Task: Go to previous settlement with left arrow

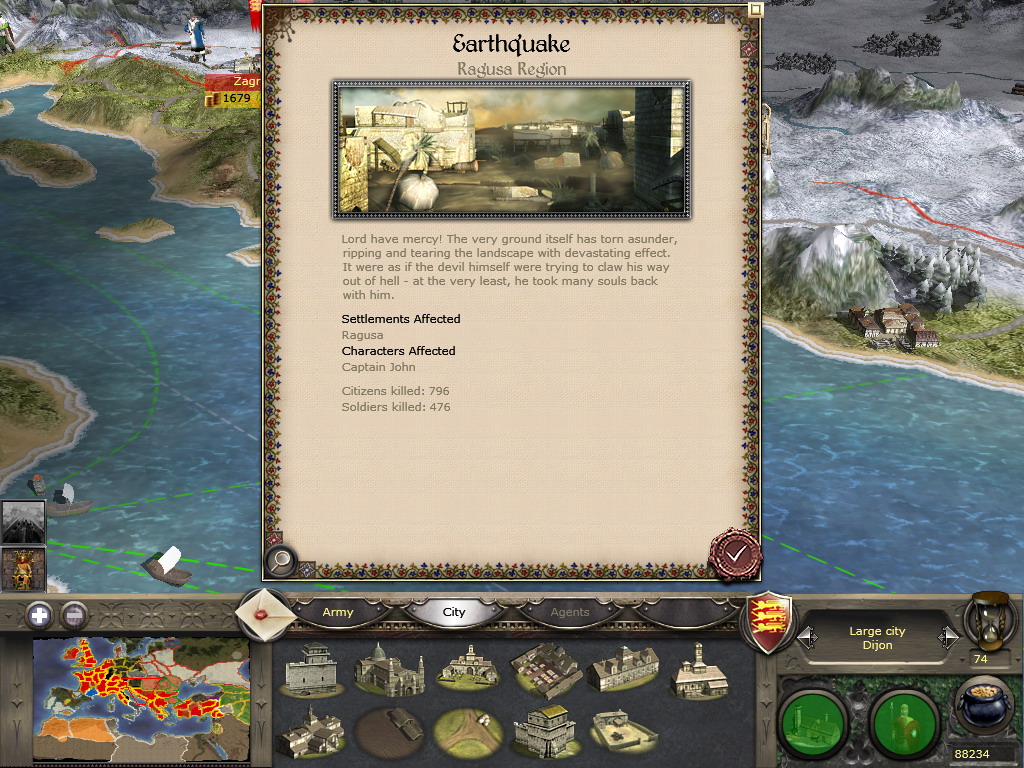Action: [x=808, y=637]
